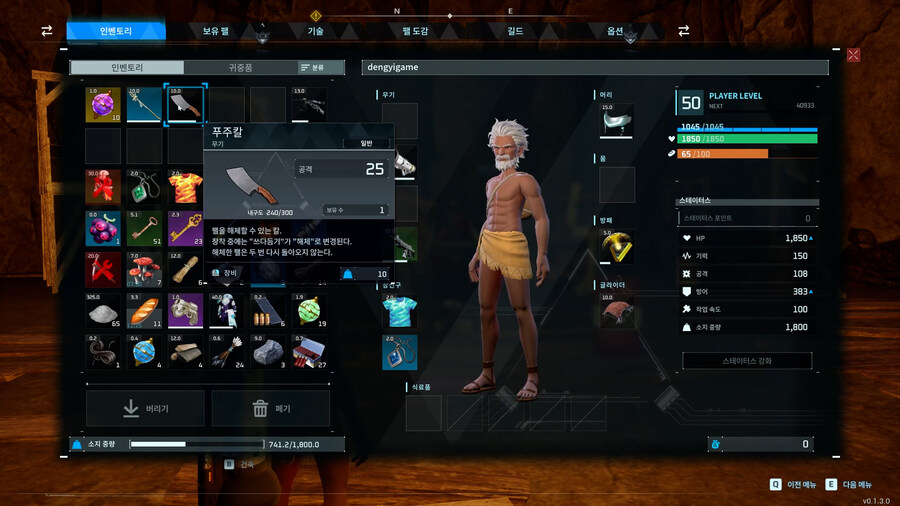Select the equipped yellow shield slot
Image resolution: width=900 pixels, height=506 pixels.
click(617, 246)
